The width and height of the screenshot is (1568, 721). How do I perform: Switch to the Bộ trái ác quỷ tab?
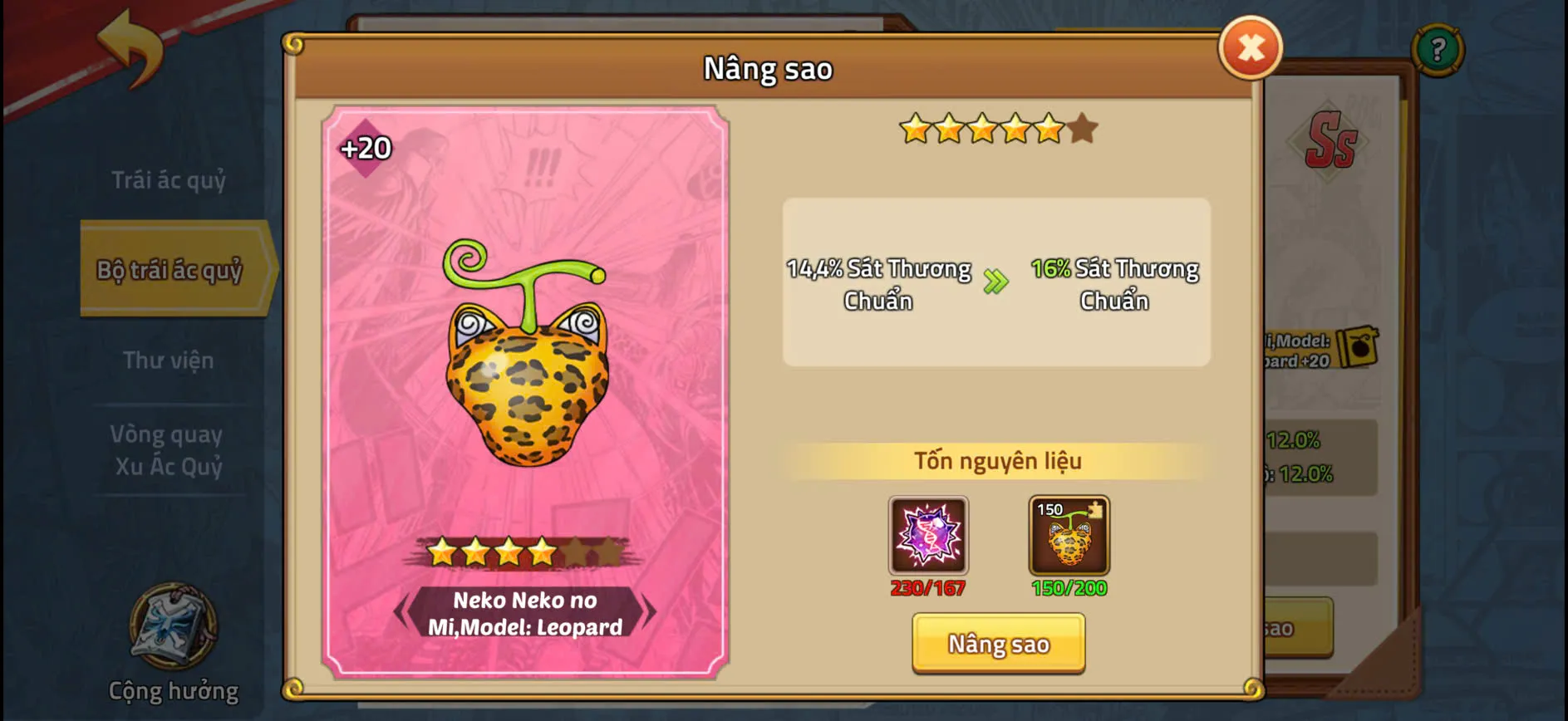170,270
